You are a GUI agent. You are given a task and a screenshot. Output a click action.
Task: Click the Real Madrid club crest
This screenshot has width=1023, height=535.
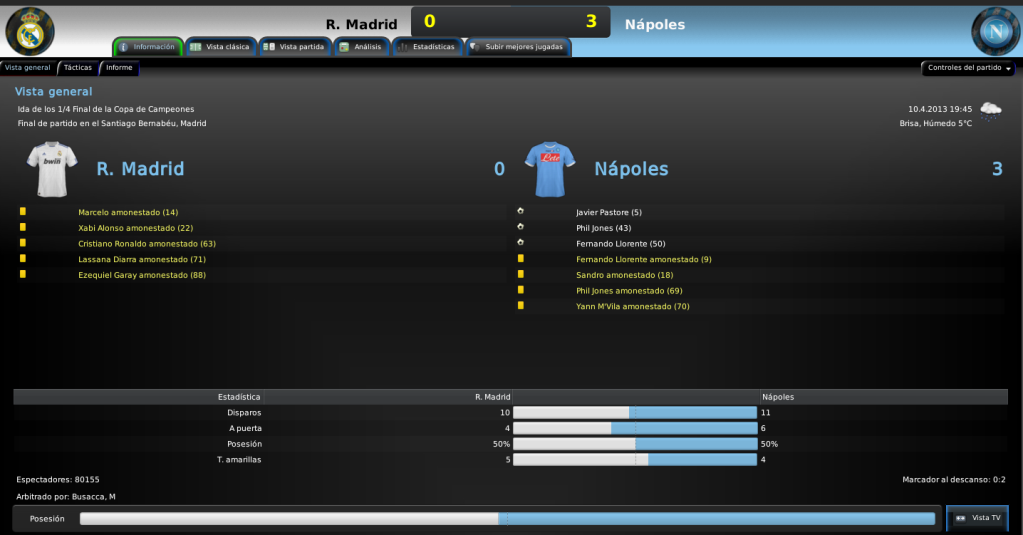30,30
